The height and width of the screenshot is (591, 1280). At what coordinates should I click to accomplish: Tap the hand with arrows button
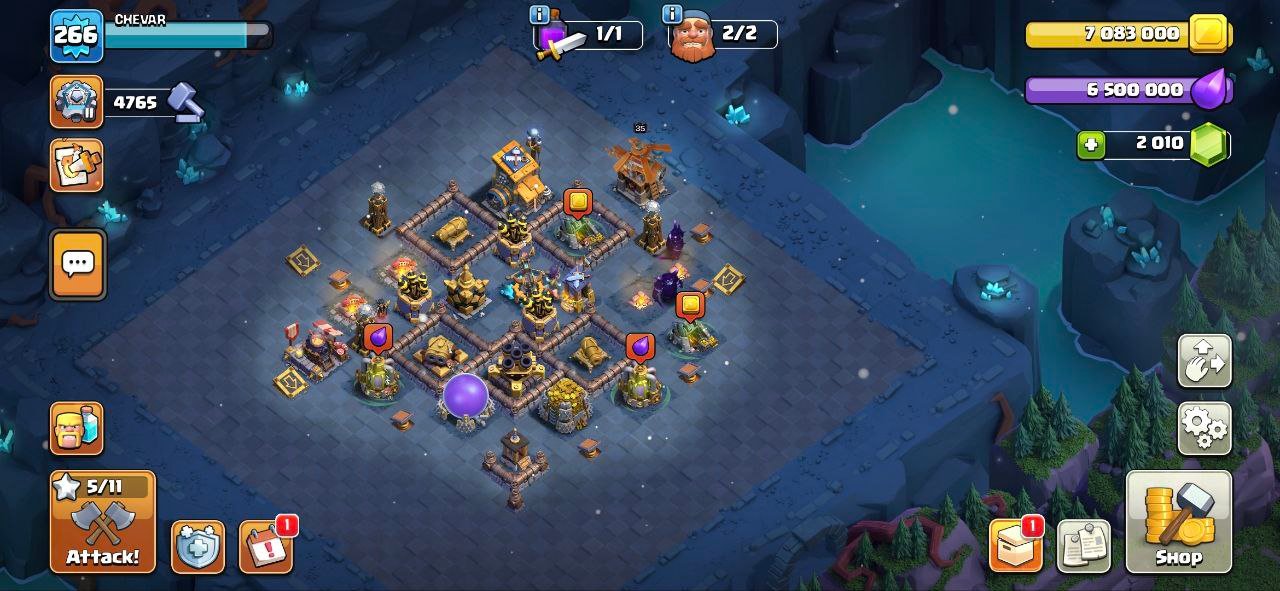1204,360
